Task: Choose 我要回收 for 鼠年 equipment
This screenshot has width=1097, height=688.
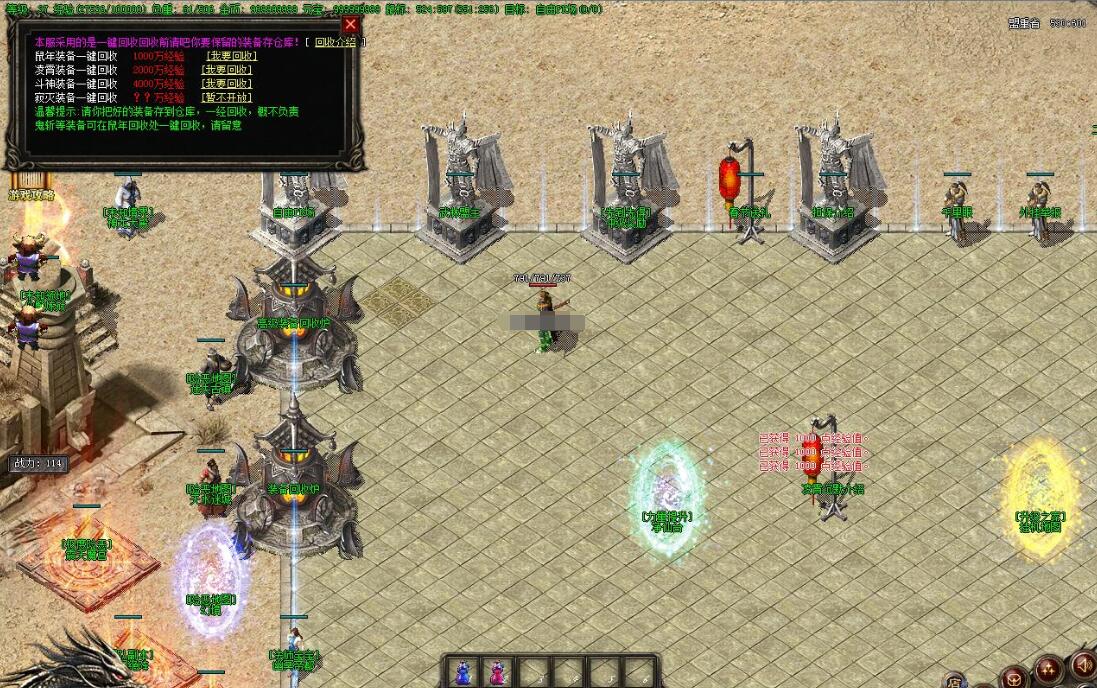Action: [230, 56]
